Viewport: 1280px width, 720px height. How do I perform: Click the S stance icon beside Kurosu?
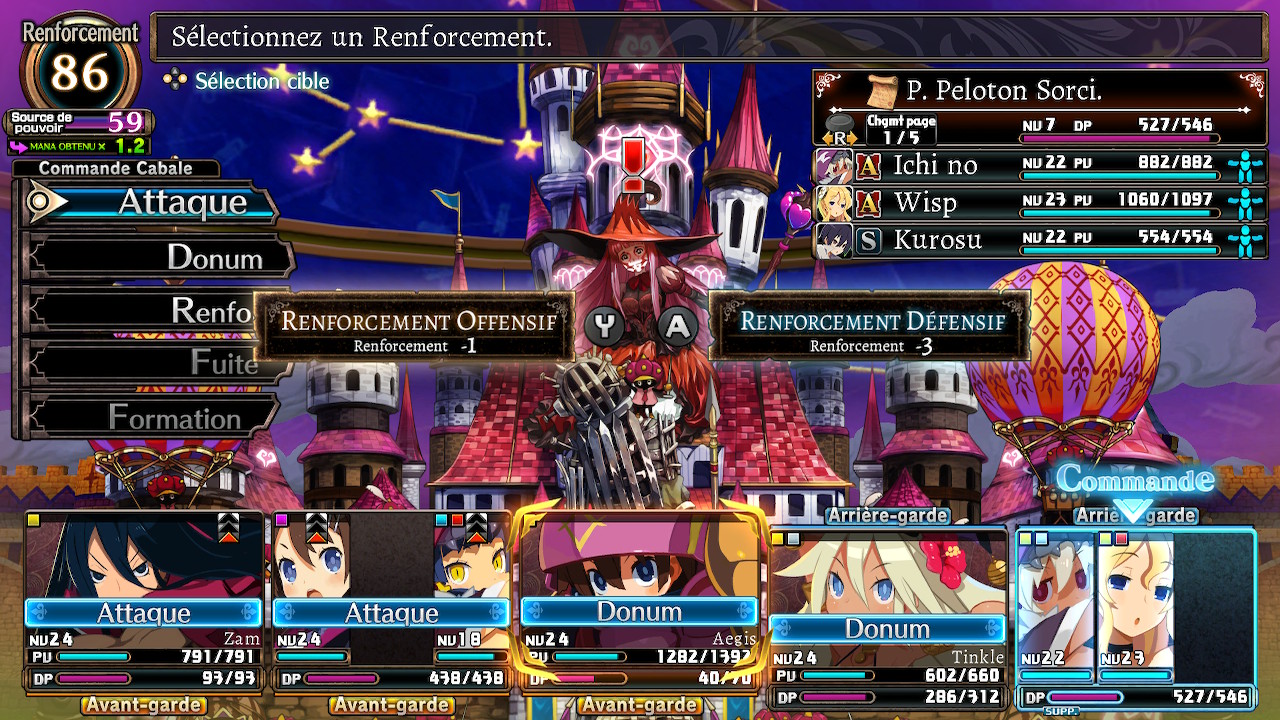(866, 240)
